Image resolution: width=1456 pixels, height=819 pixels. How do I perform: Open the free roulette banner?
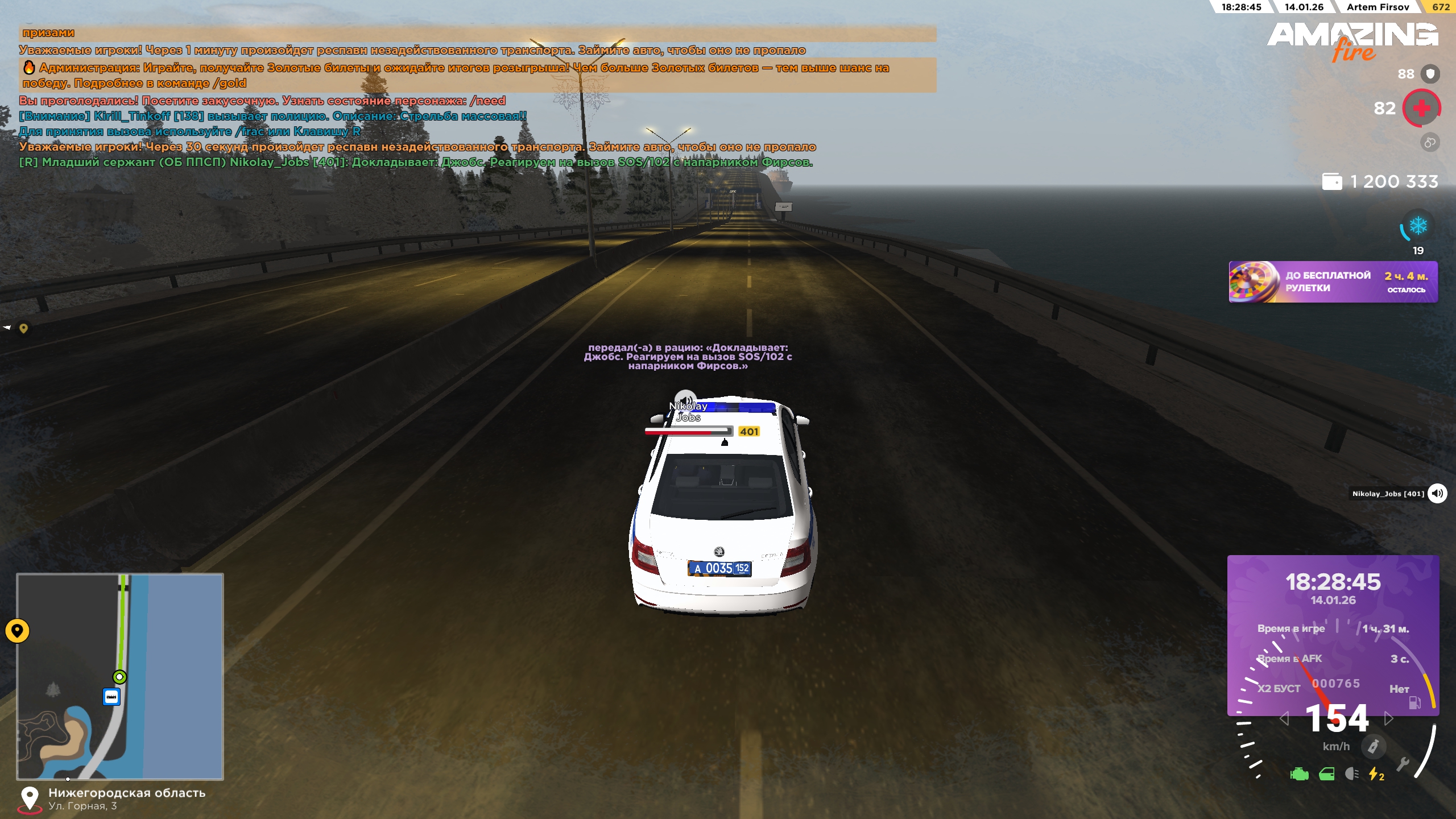coord(1333,282)
